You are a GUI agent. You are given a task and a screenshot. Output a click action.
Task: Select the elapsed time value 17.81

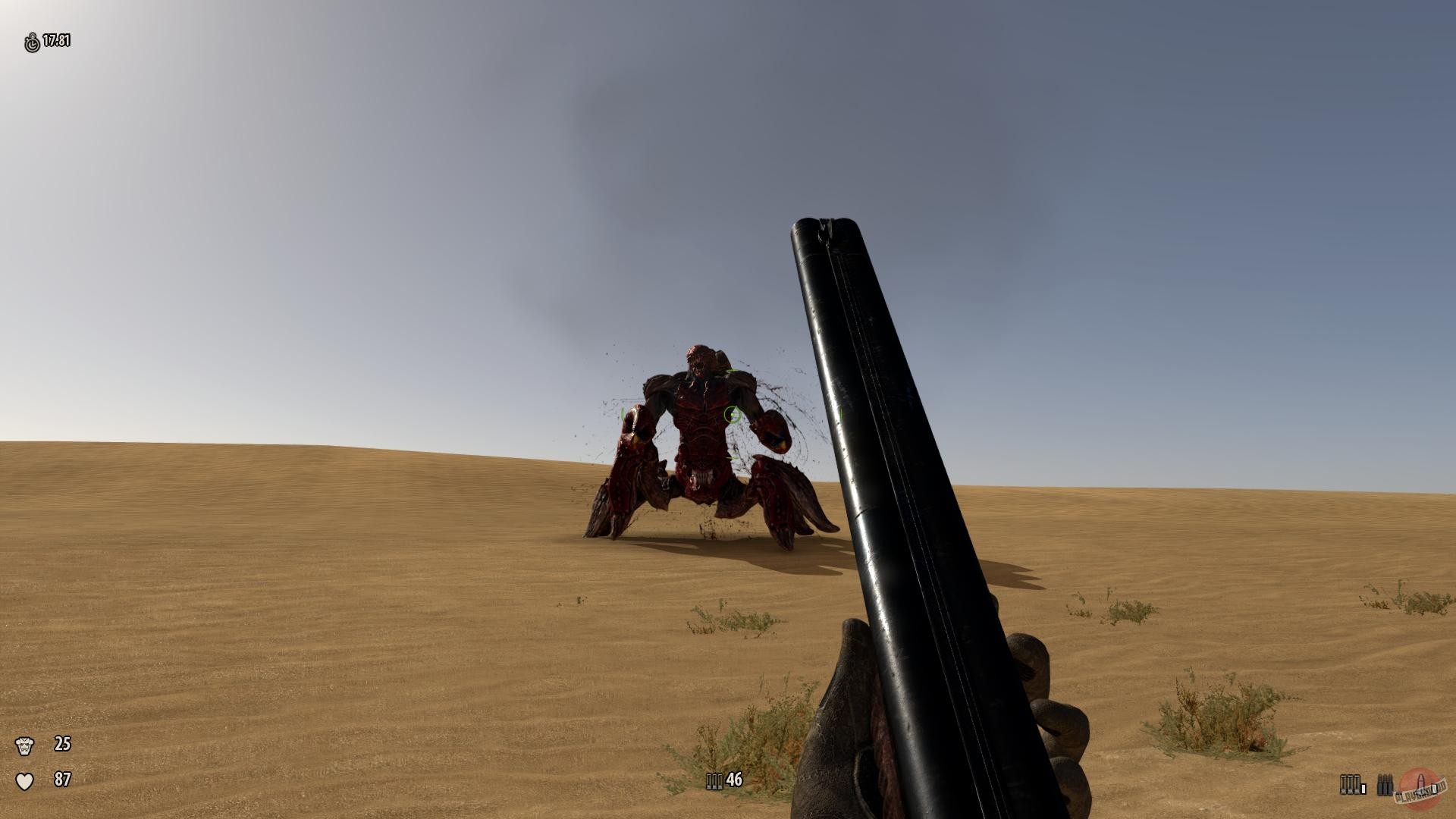pos(56,42)
